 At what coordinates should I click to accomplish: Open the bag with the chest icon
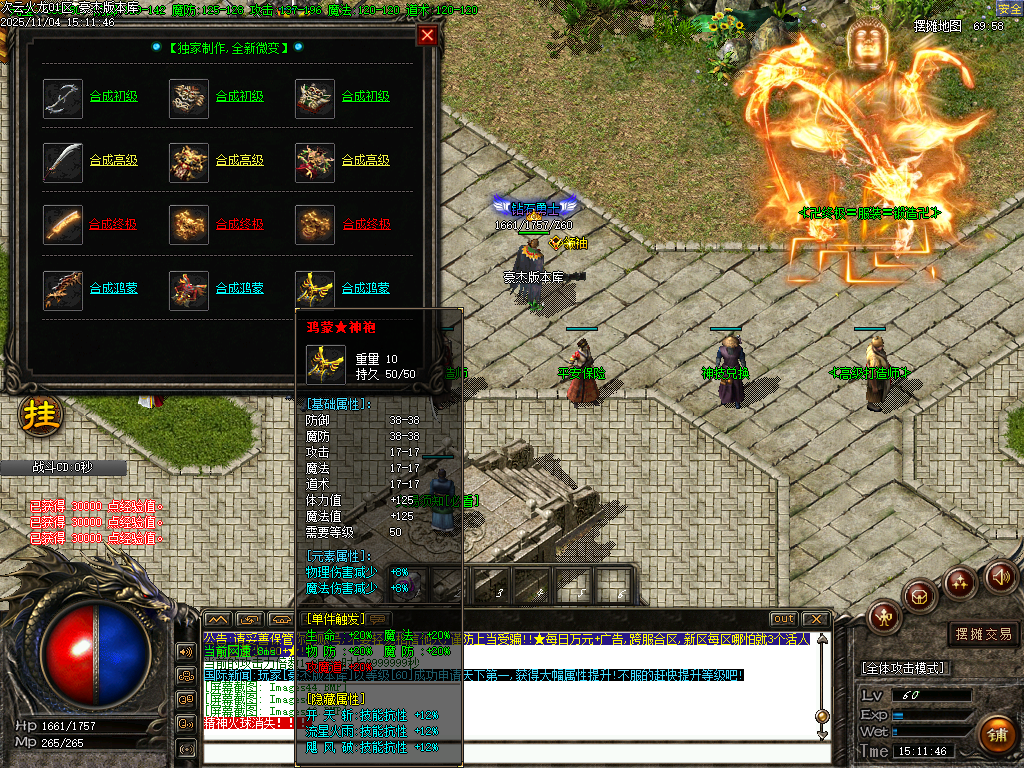point(920,597)
